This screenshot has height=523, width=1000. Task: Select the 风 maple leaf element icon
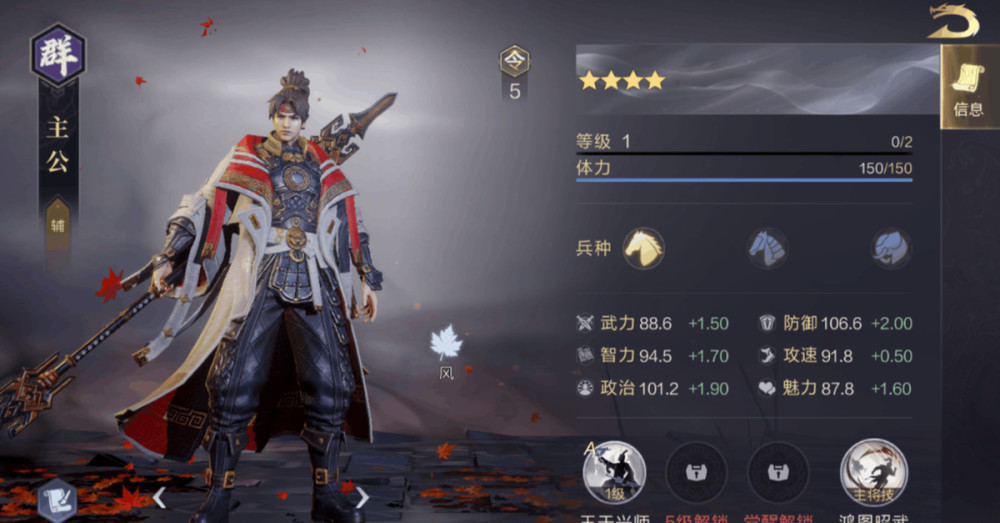click(446, 346)
